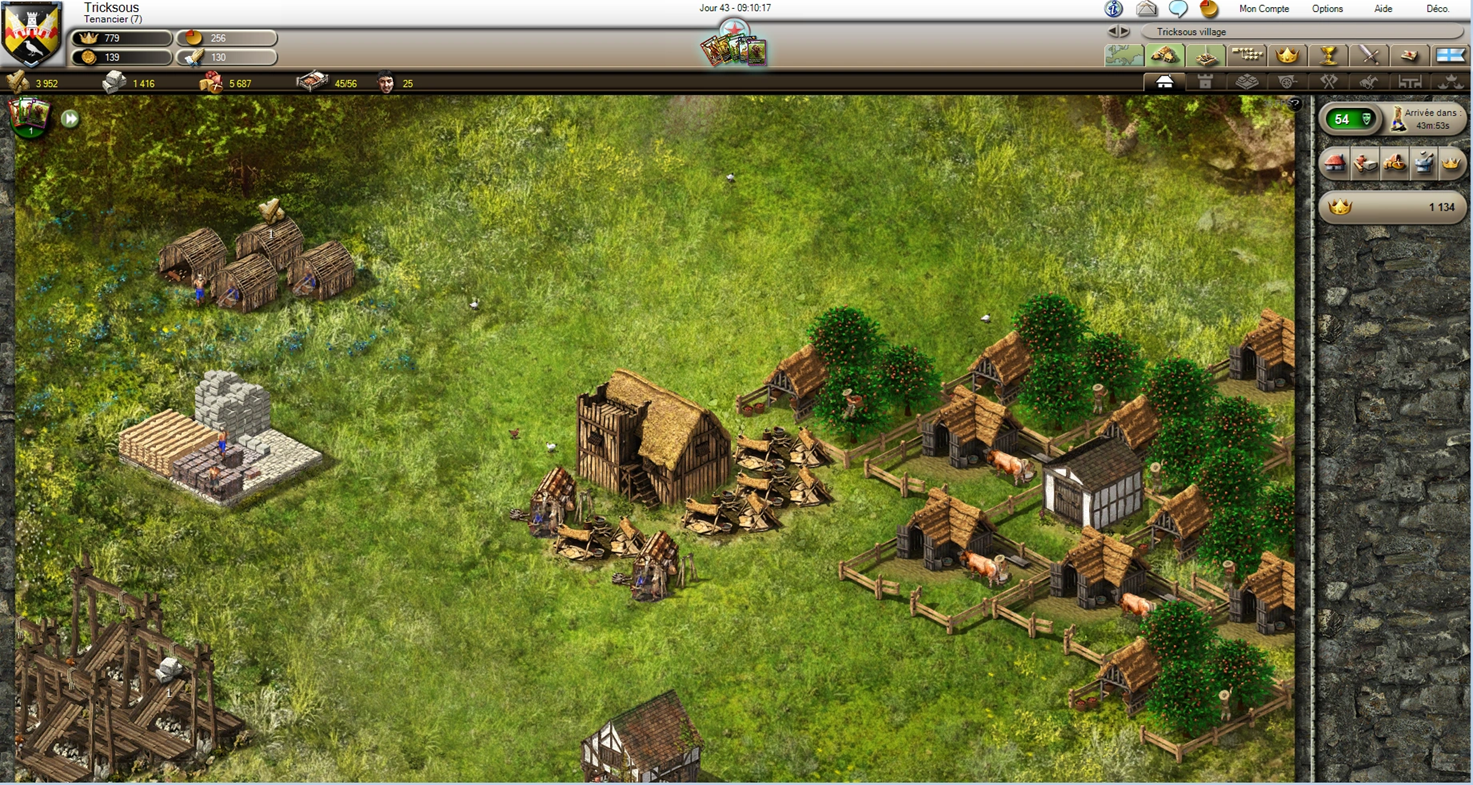Open the sword attacks tab
The height and width of the screenshot is (785, 1473).
pyautogui.click(x=1369, y=55)
